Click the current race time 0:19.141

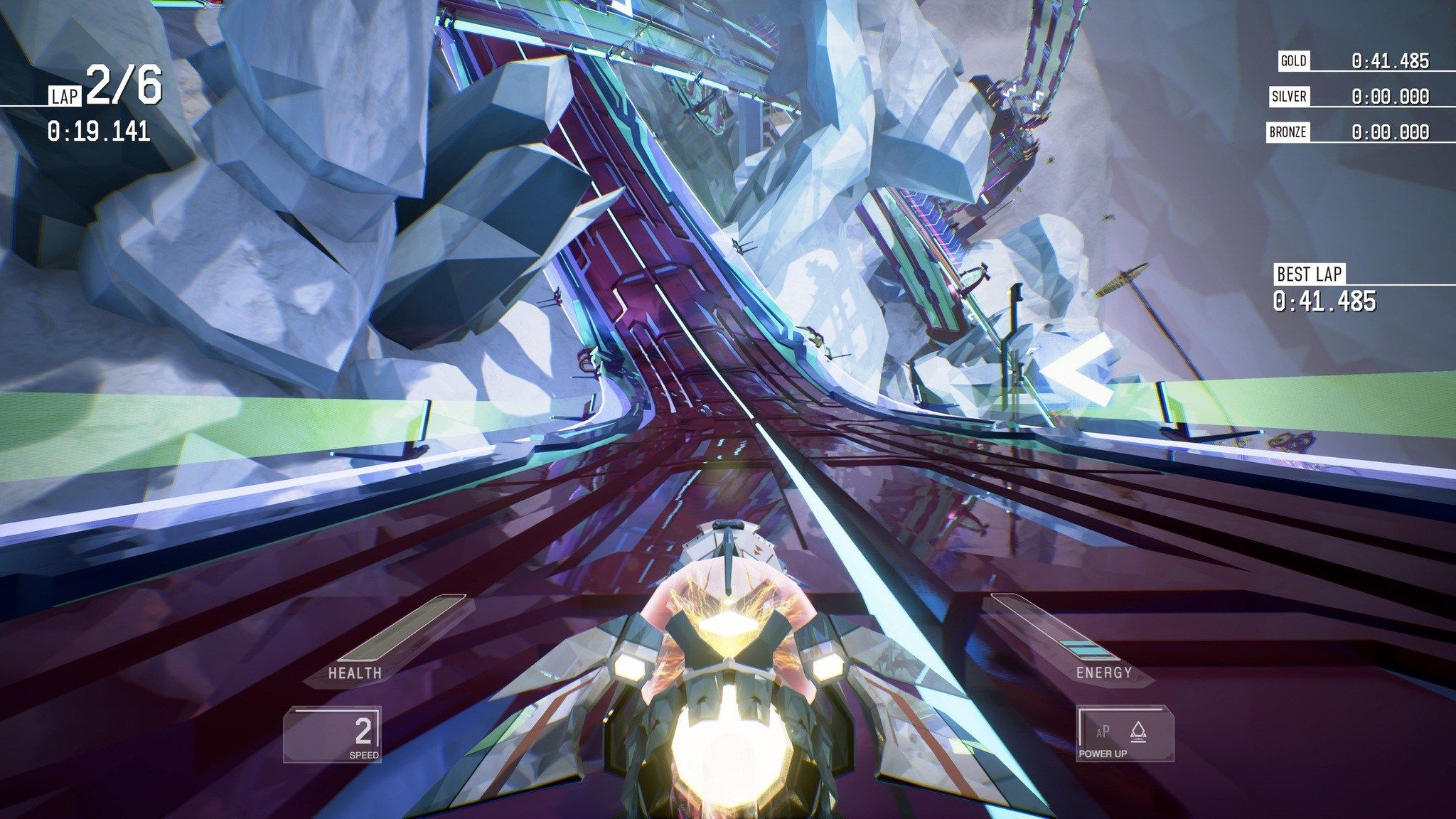click(x=98, y=130)
